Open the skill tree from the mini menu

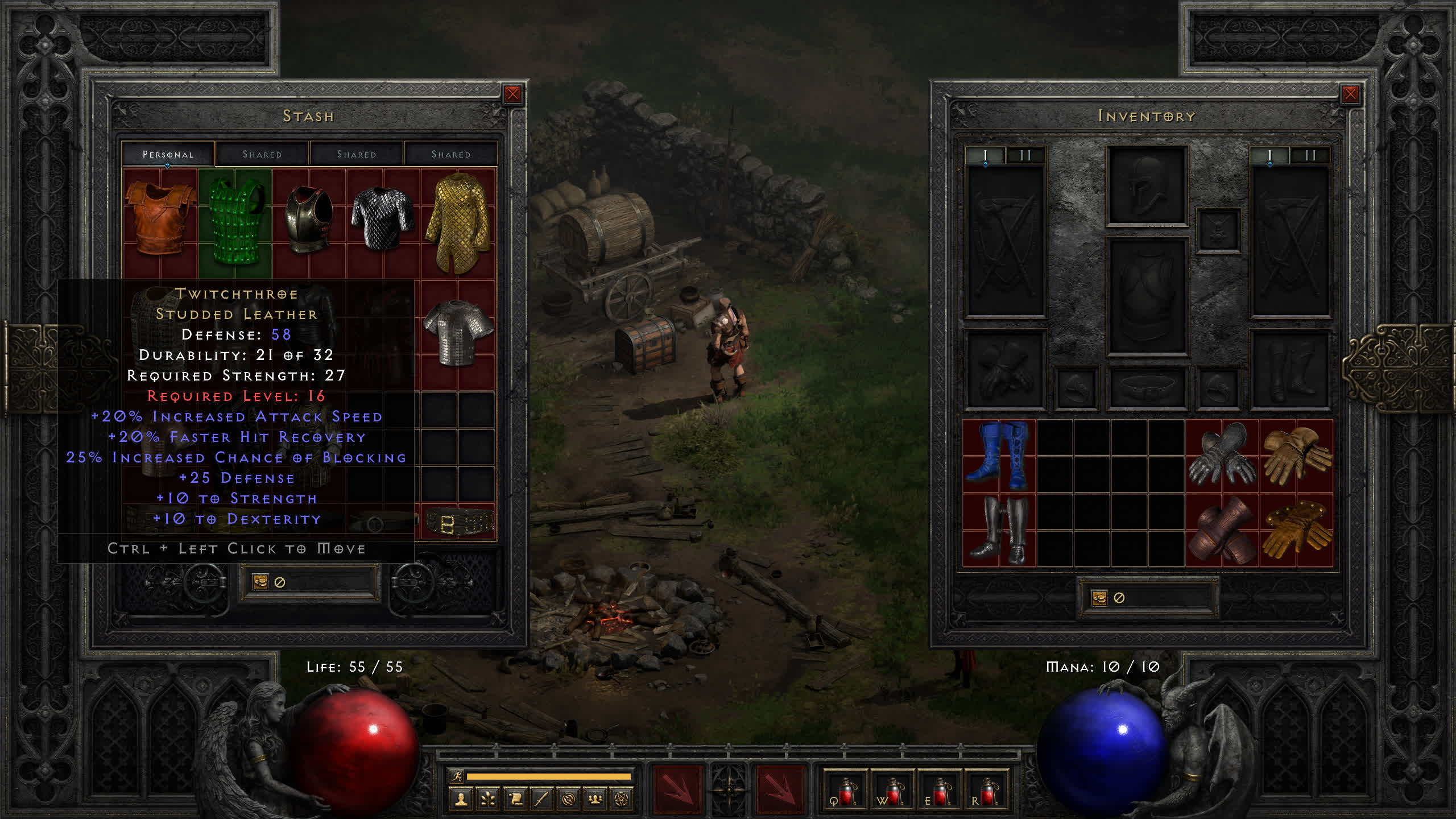pyautogui.click(x=487, y=800)
